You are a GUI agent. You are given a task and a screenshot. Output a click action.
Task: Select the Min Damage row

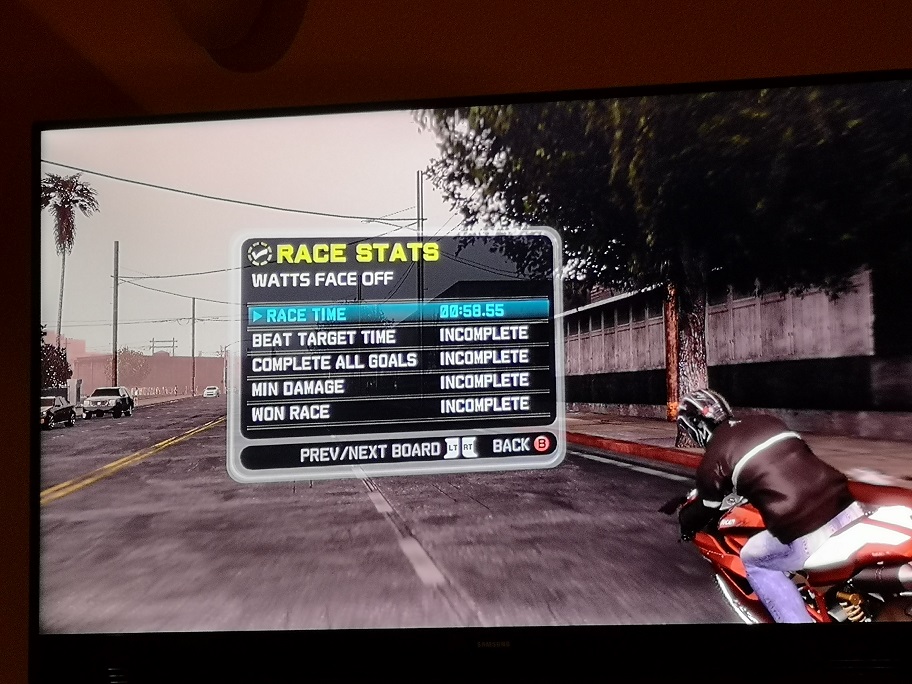point(398,384)
